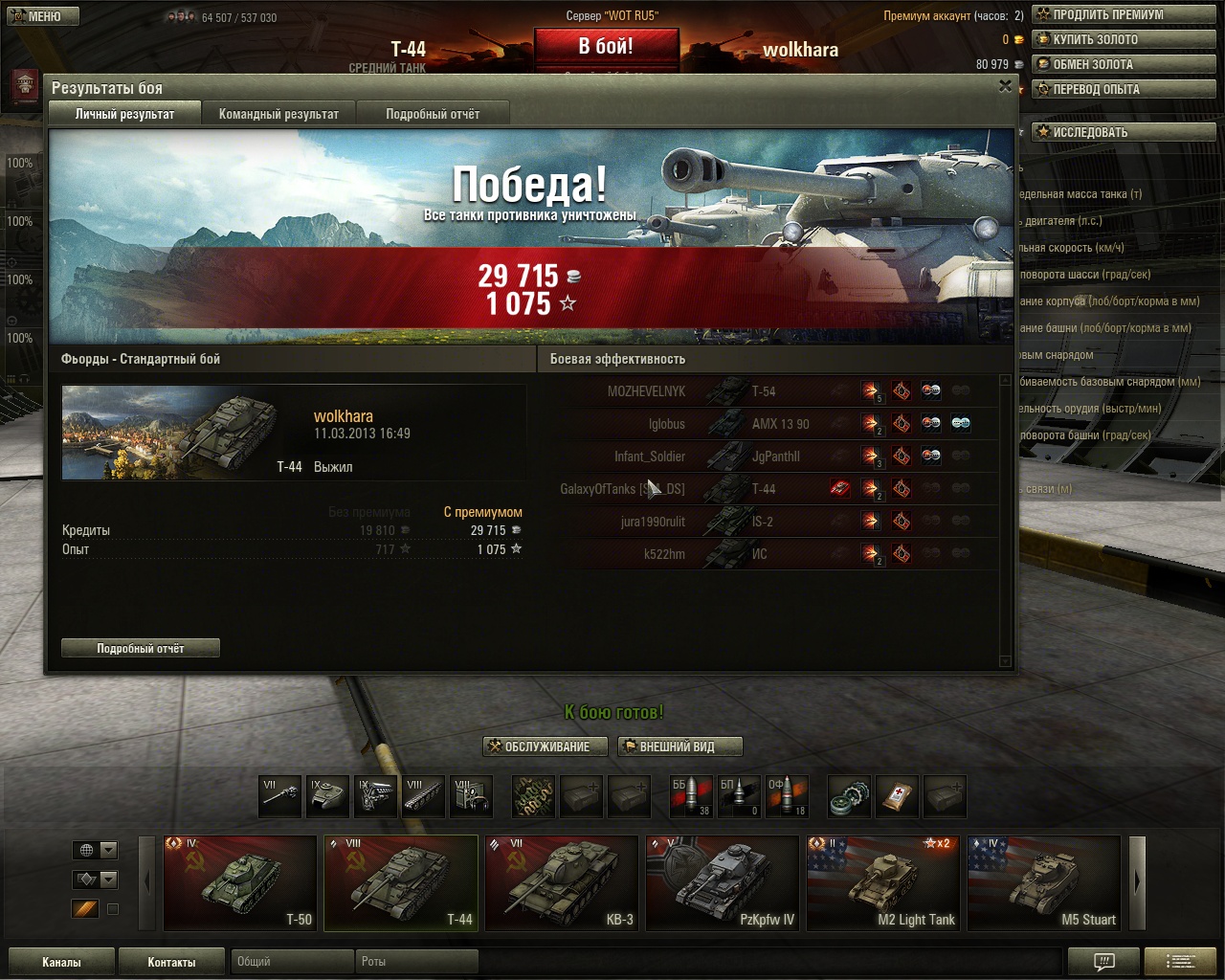Open ВНЕШНИЙ ВИД customization
Image resolution: width=1225 pixels, height=980 pixels.
pyautogui.click(x=679, y=746)
